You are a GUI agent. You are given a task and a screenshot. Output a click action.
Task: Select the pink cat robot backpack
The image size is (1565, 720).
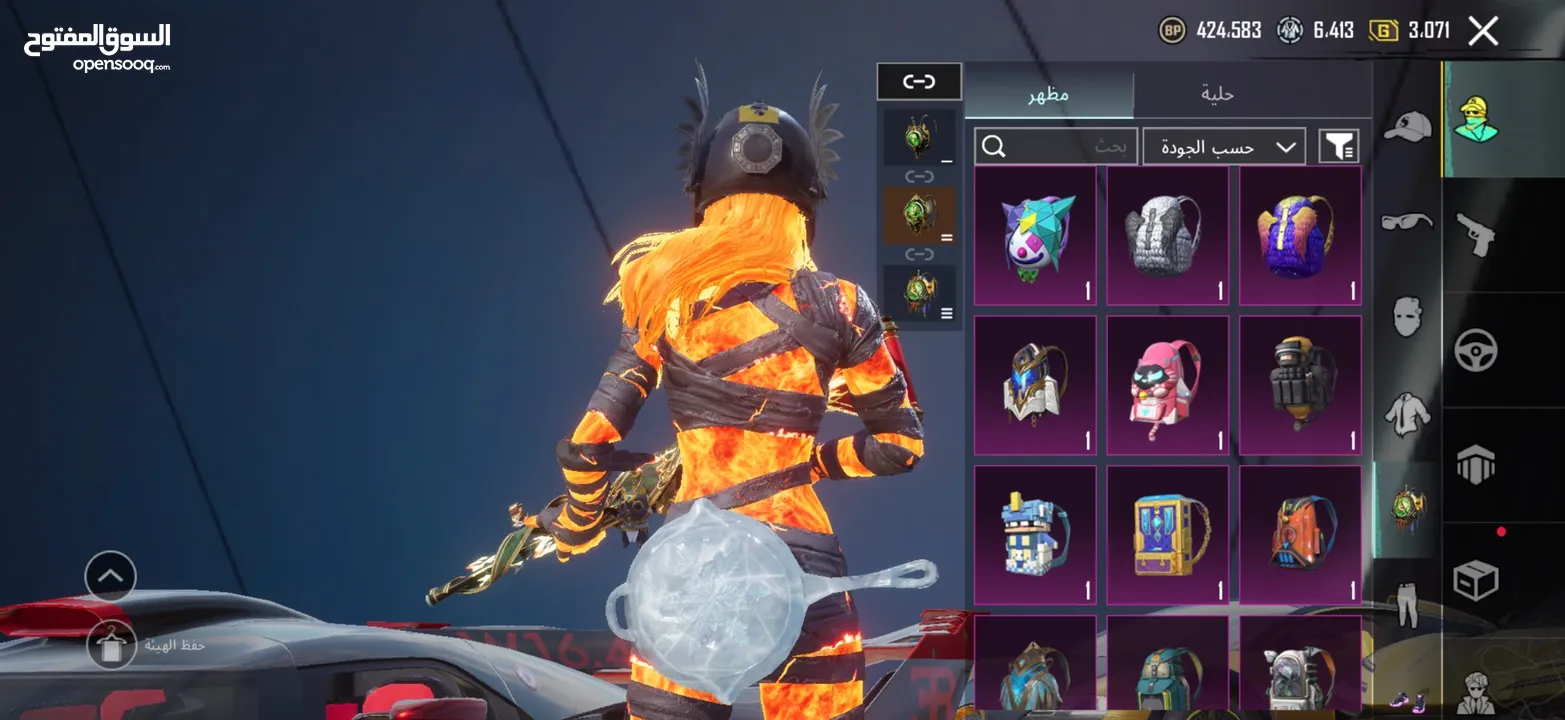[1167, 386]
